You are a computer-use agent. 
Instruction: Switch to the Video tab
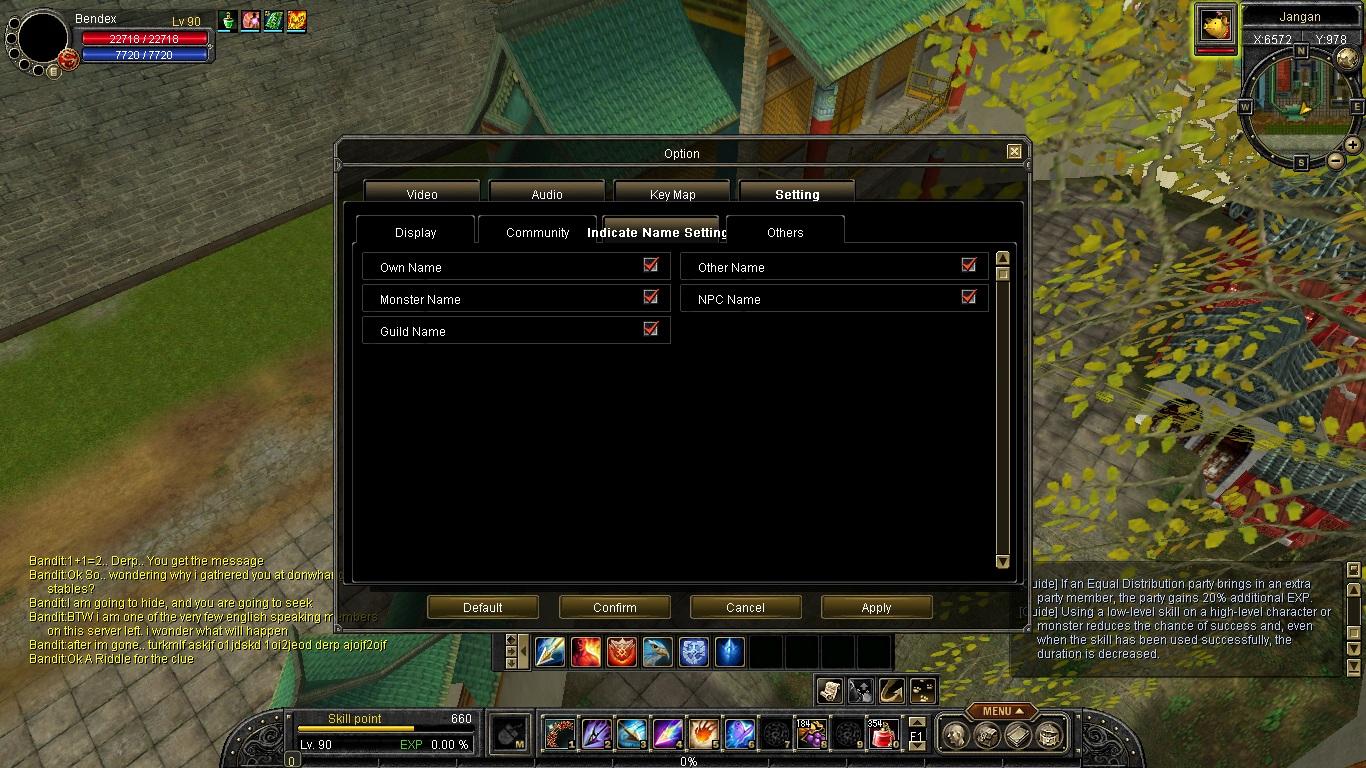point(422,194)
